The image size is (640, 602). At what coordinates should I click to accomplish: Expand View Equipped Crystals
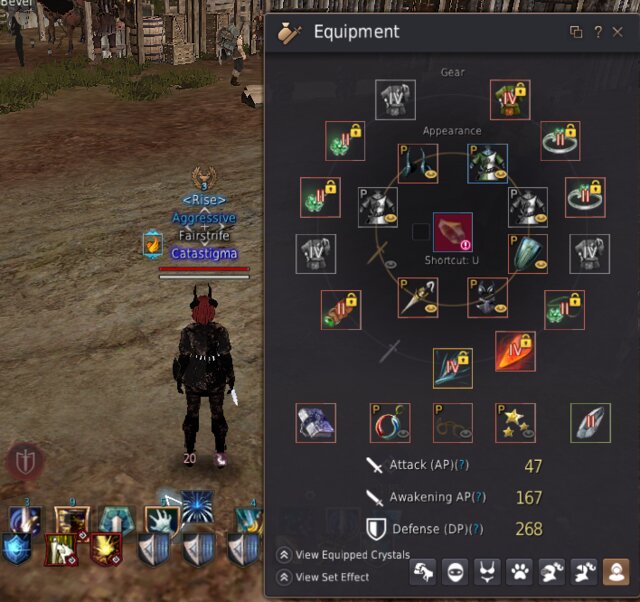284,555
